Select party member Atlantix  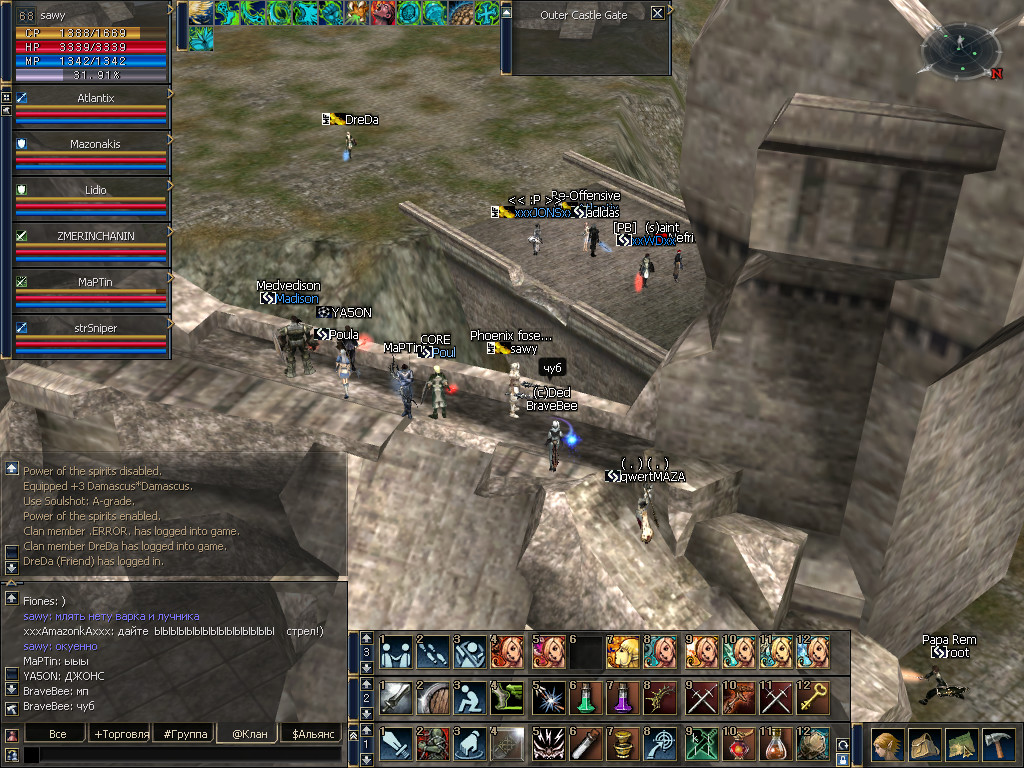coord(95,98)
